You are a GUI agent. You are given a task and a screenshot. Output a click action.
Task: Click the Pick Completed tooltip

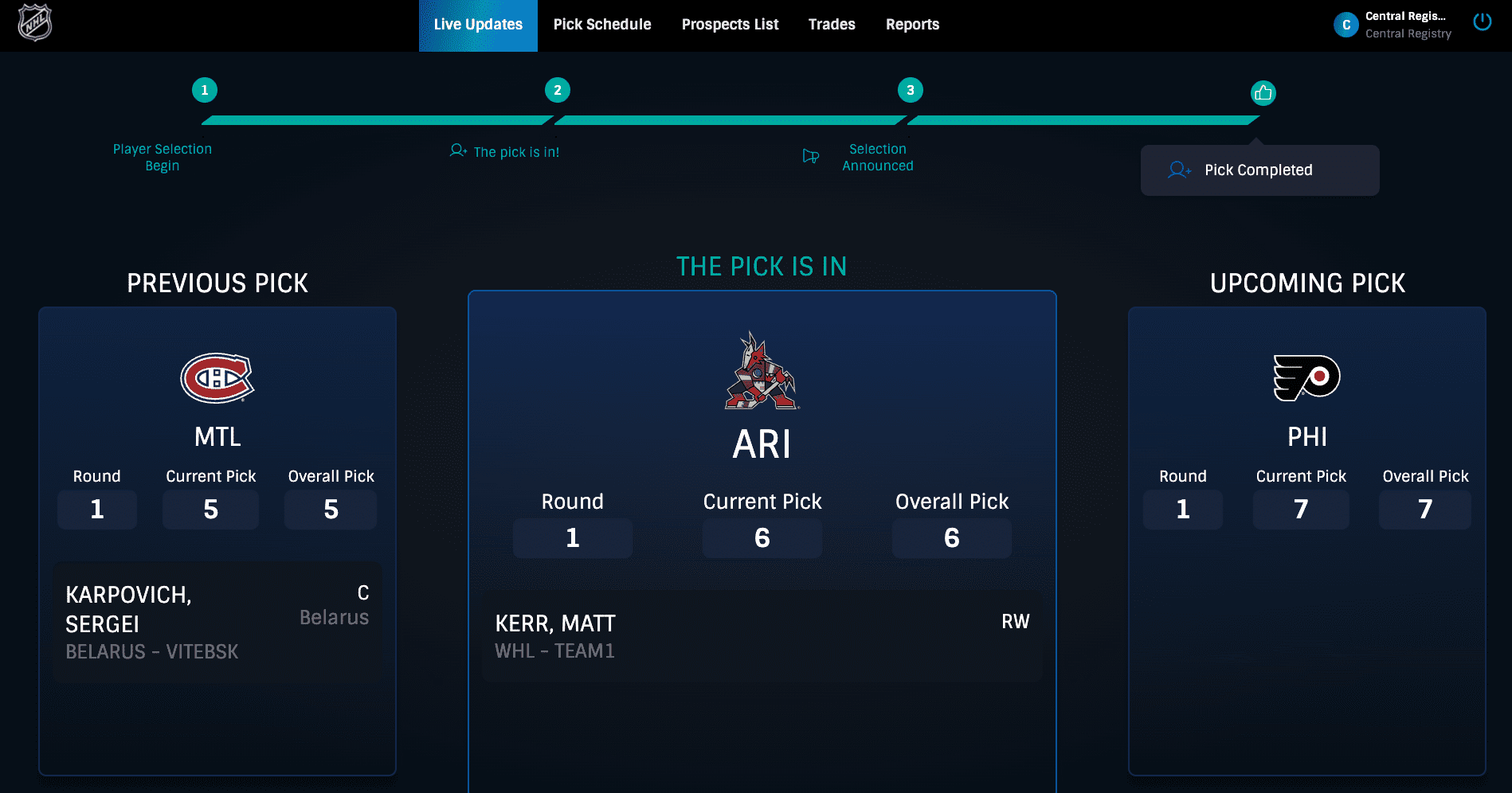point(1259,170)
